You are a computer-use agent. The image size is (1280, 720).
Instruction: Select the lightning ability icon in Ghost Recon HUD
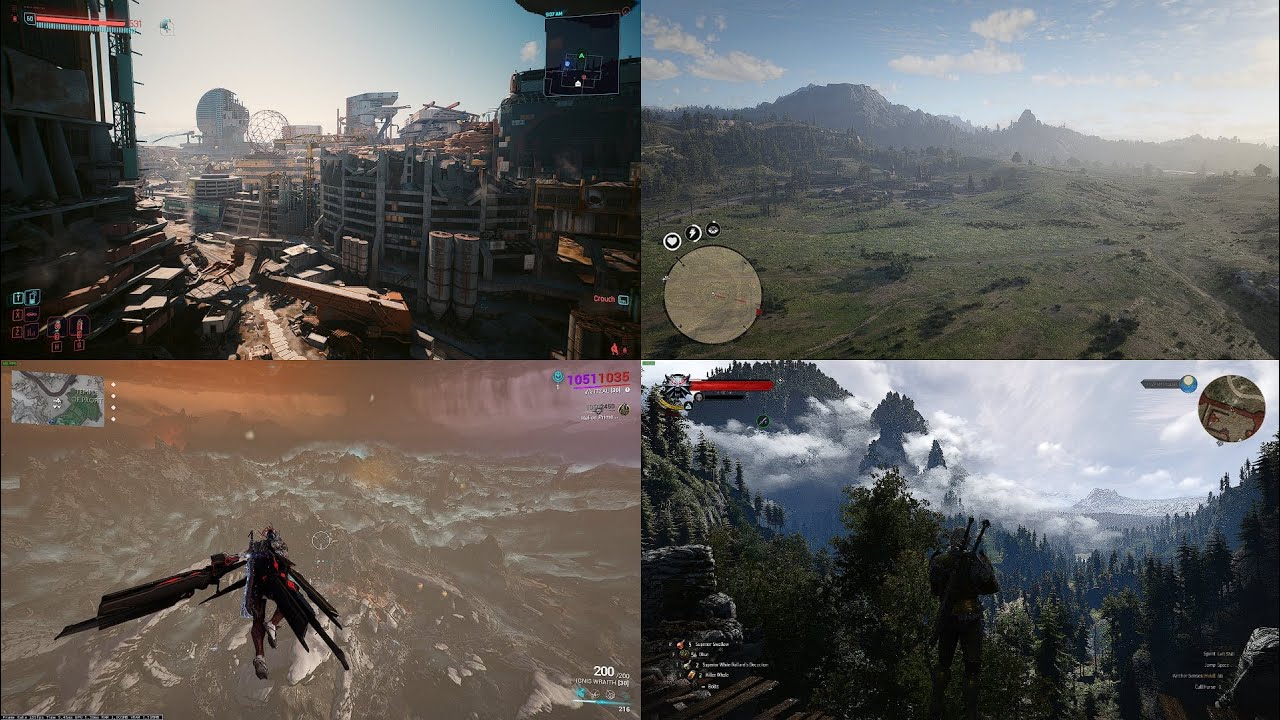(692, 232)
